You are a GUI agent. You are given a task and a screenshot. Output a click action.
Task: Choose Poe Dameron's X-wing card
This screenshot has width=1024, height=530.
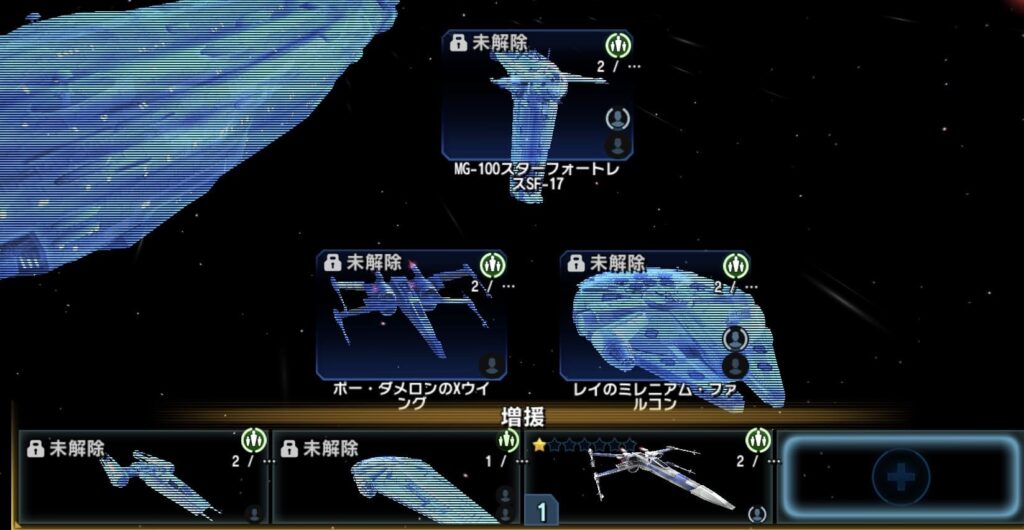(411, 313)
